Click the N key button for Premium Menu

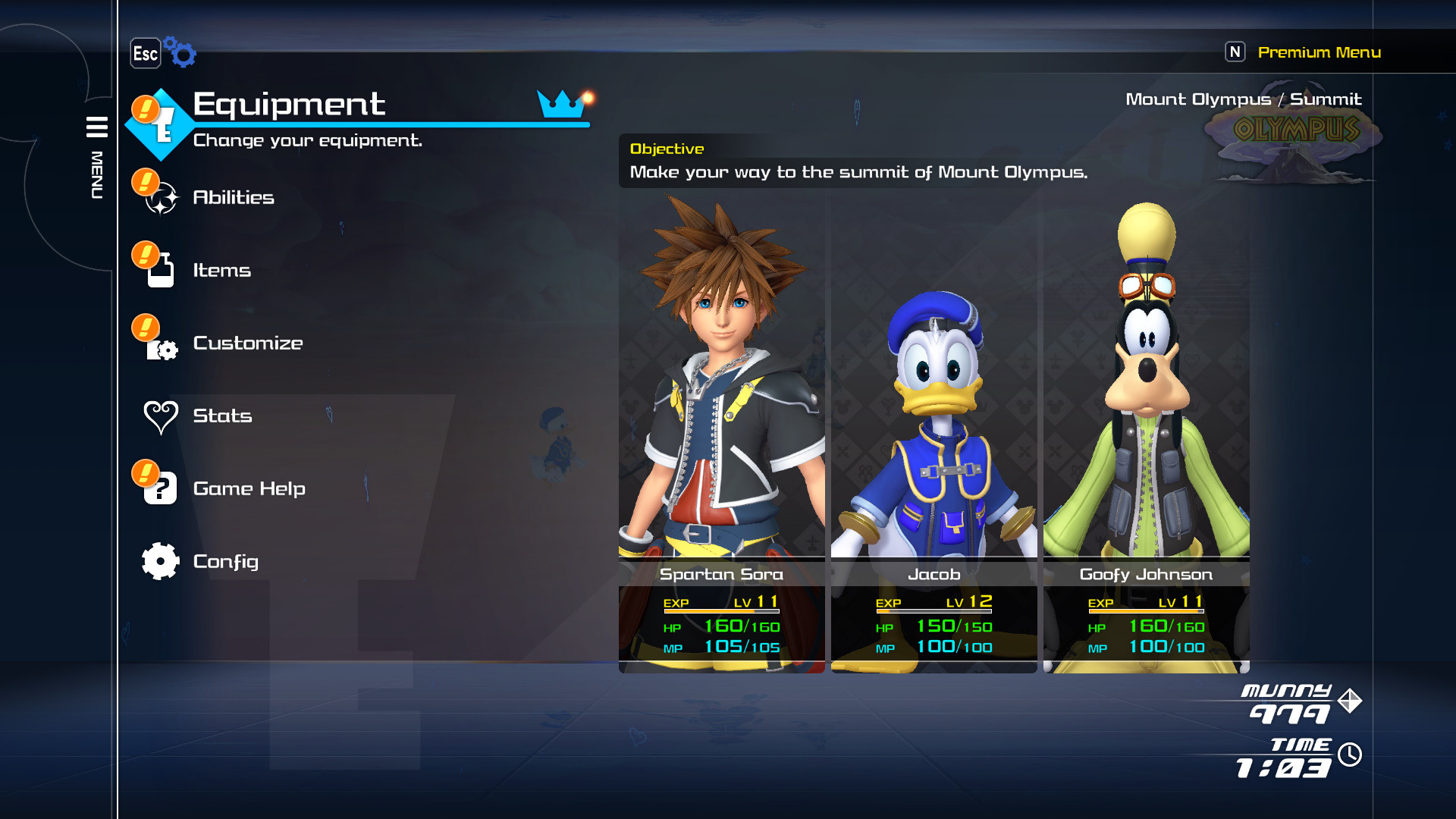(1236, 52)
